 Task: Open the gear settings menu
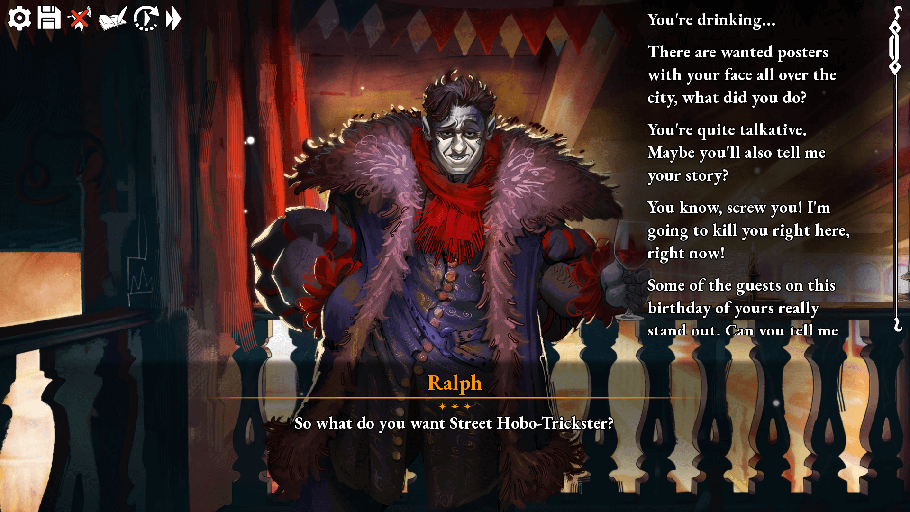tap(20, 18)
